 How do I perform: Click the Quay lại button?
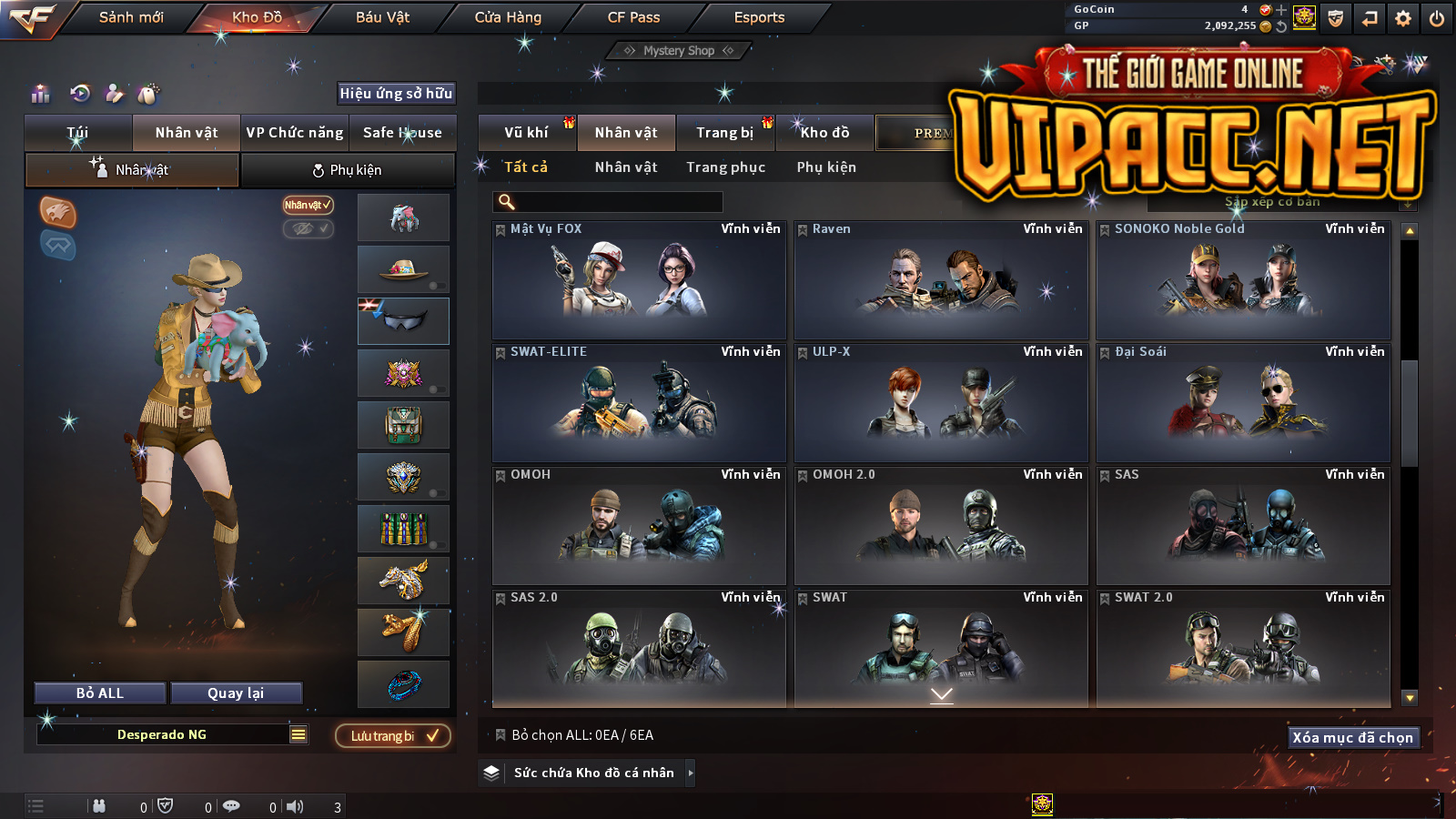[236, 693]
